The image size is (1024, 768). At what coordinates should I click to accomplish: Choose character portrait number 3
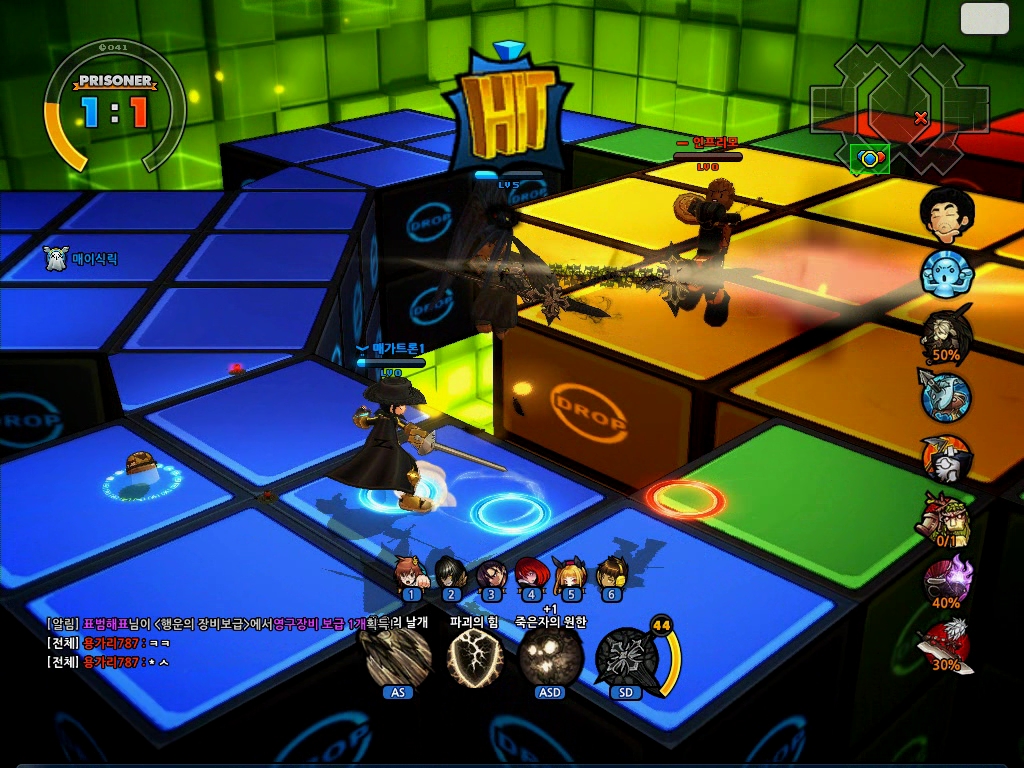pyautogui.click(x=491, y=574)
